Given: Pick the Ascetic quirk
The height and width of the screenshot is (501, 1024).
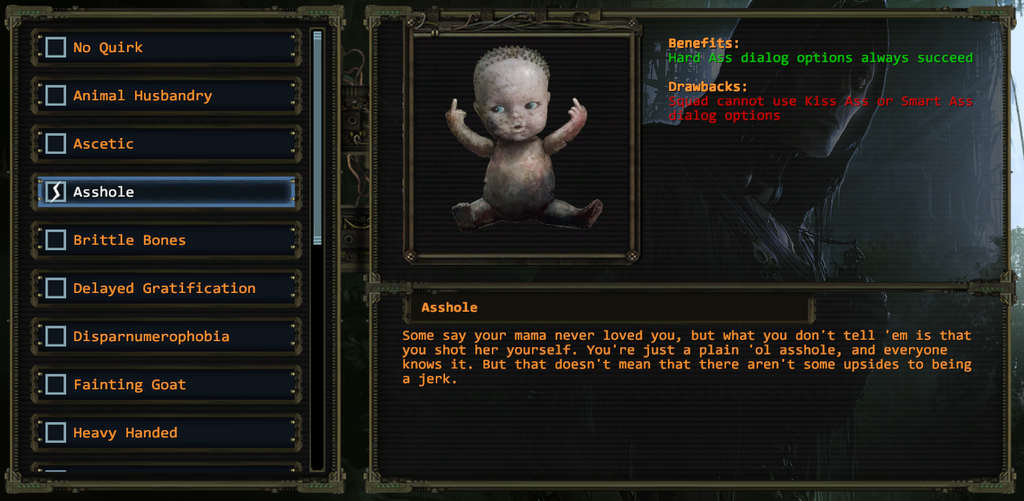Looking at the screenshot, I should click(56, 143).
